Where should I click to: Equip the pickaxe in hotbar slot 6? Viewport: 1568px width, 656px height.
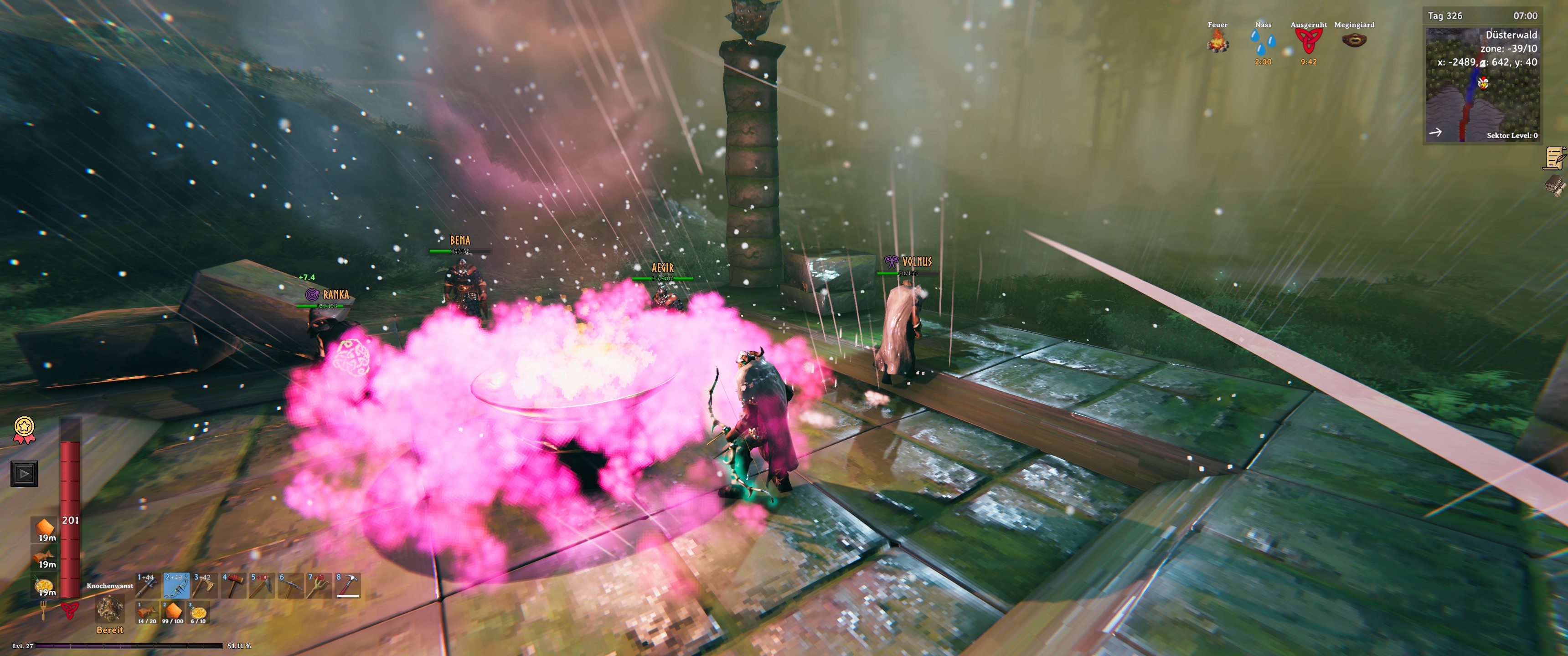point(290,585)
